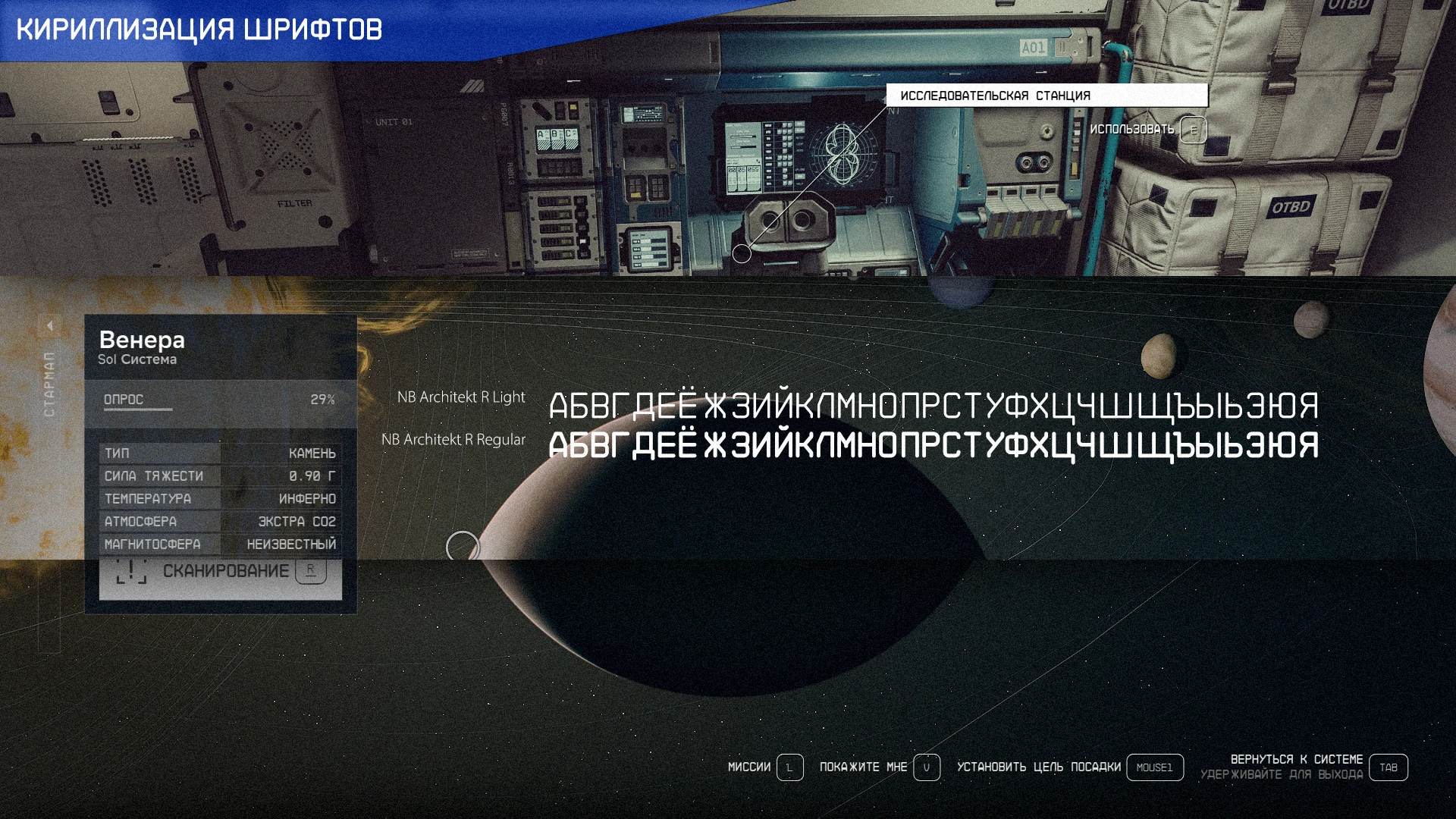Click the Sol Система subtitle under Венера
Viewport: 1456px width, 819px height.
pos(136,359)
